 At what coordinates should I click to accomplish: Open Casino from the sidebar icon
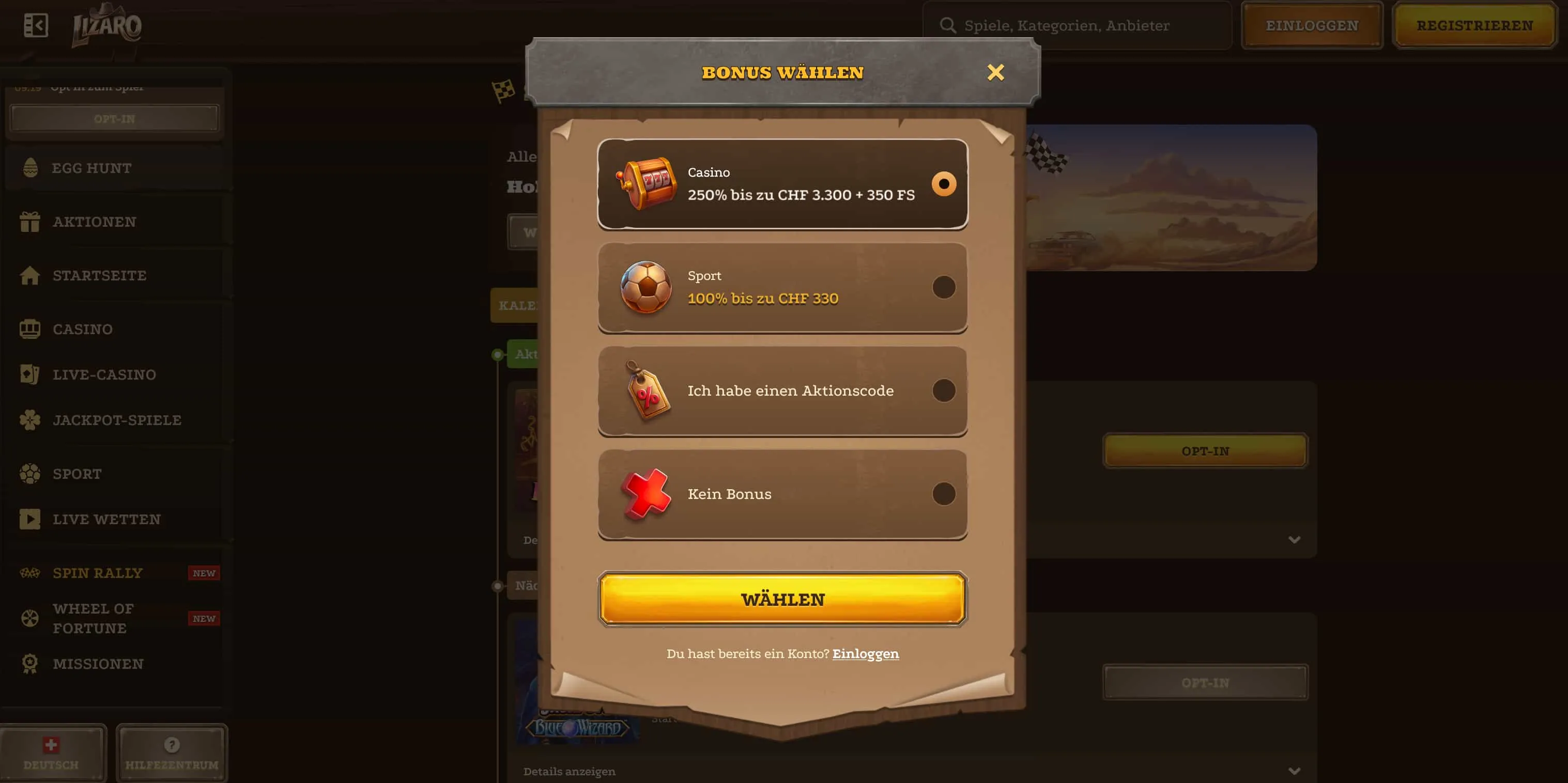[30, 328]
